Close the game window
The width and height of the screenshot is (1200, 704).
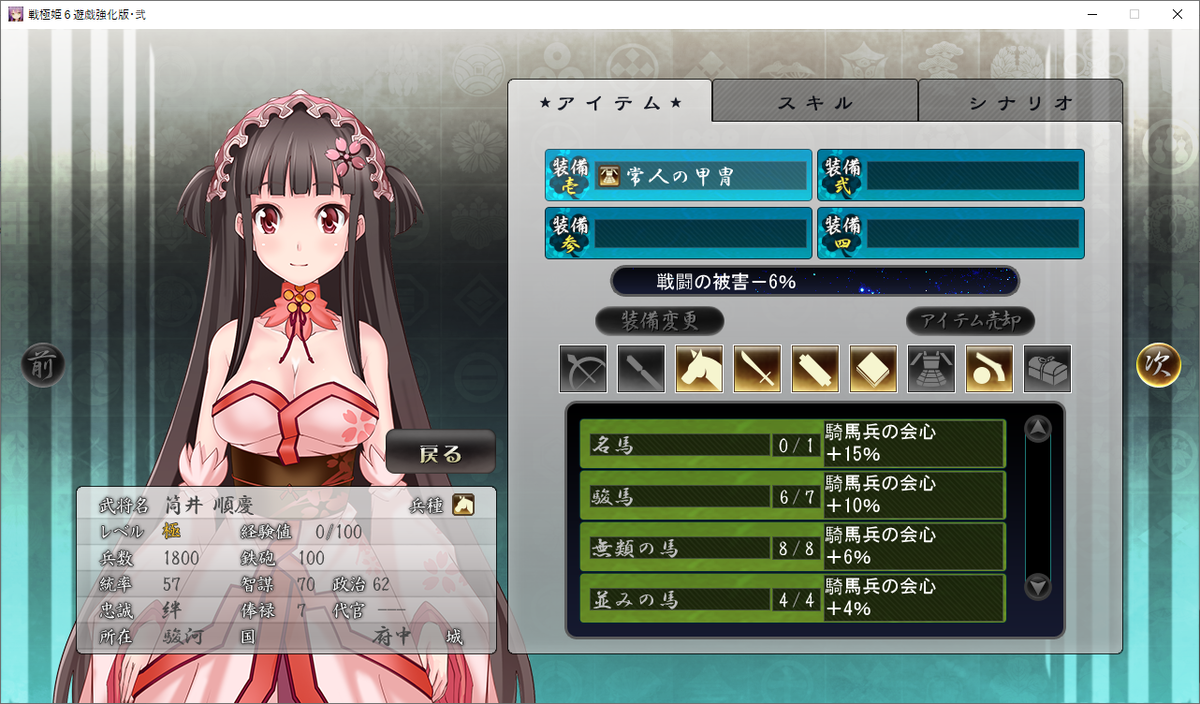(1176, 14)
